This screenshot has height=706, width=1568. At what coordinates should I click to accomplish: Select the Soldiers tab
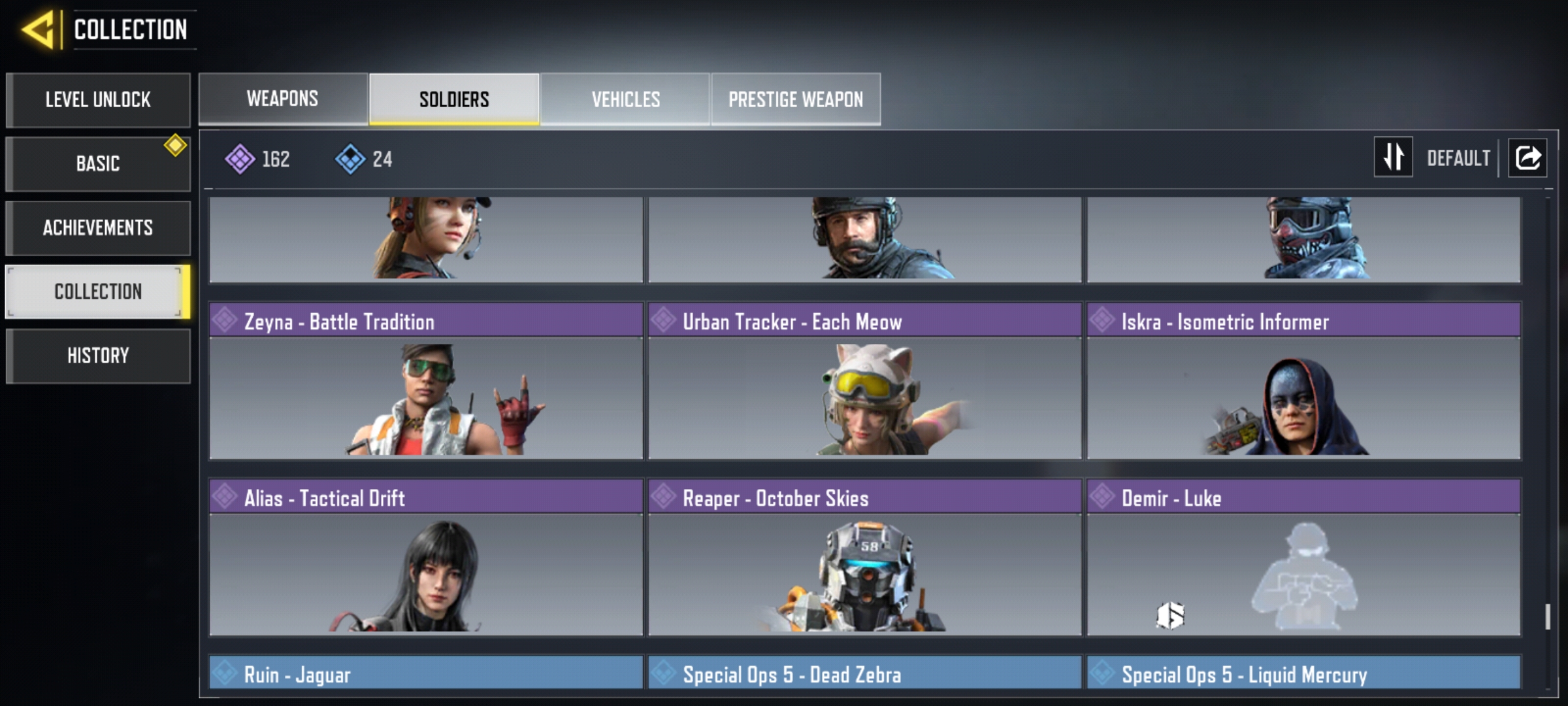[454, 99]
